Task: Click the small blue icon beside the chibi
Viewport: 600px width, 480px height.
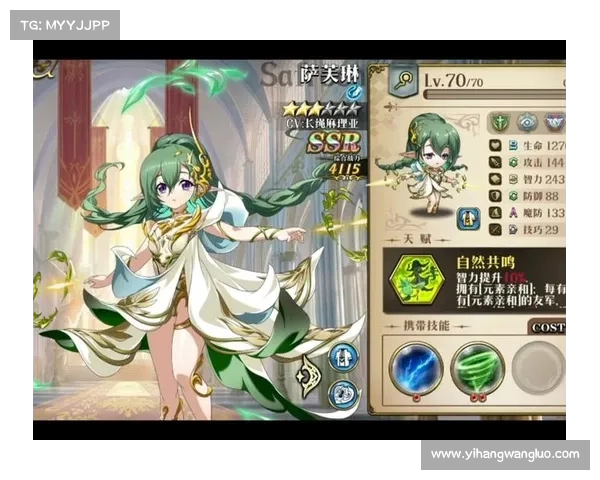Action: pyautogui.click(x=466, y=218)
